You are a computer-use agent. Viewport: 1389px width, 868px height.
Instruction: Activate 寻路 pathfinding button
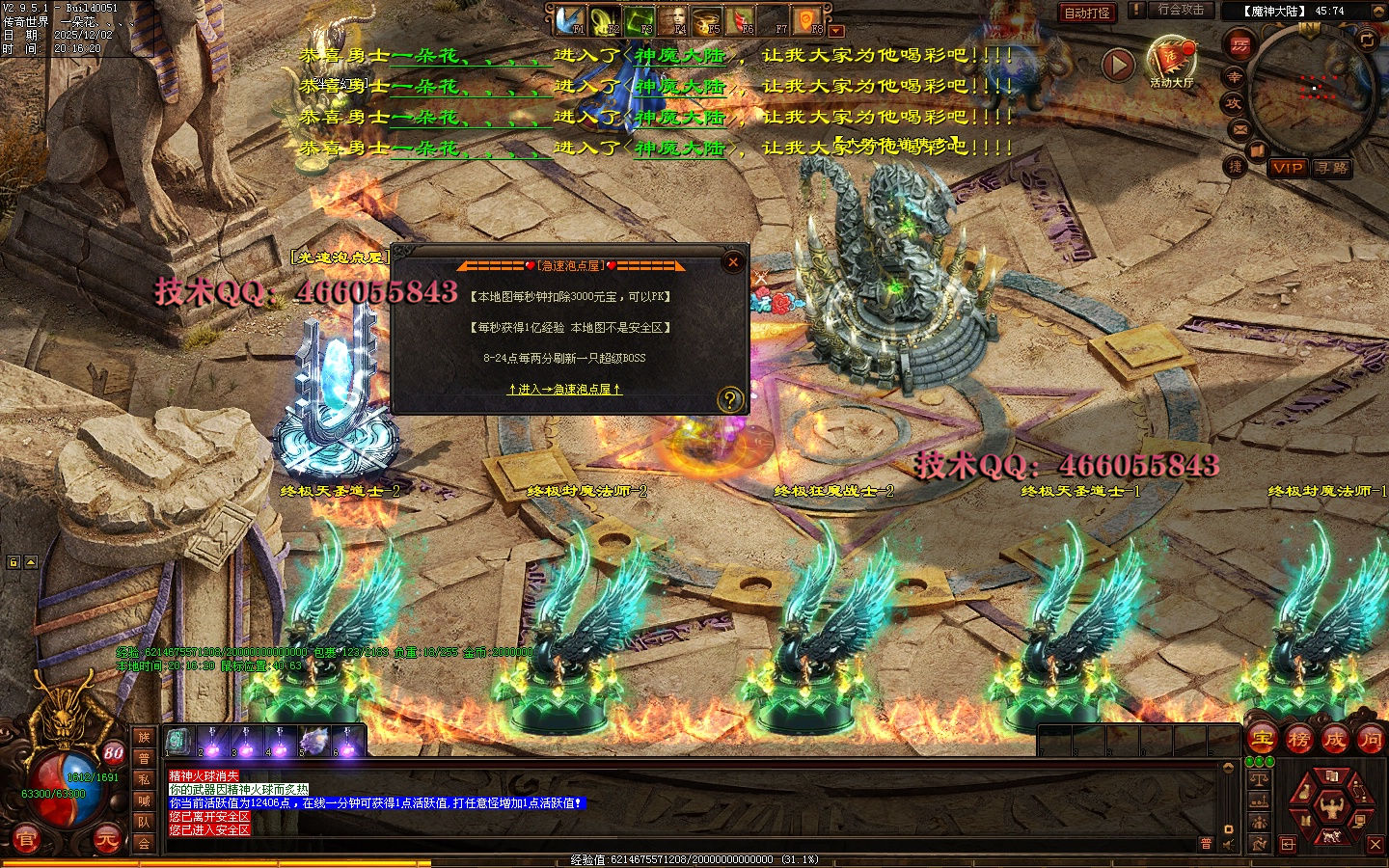[x=1332, y=168]
